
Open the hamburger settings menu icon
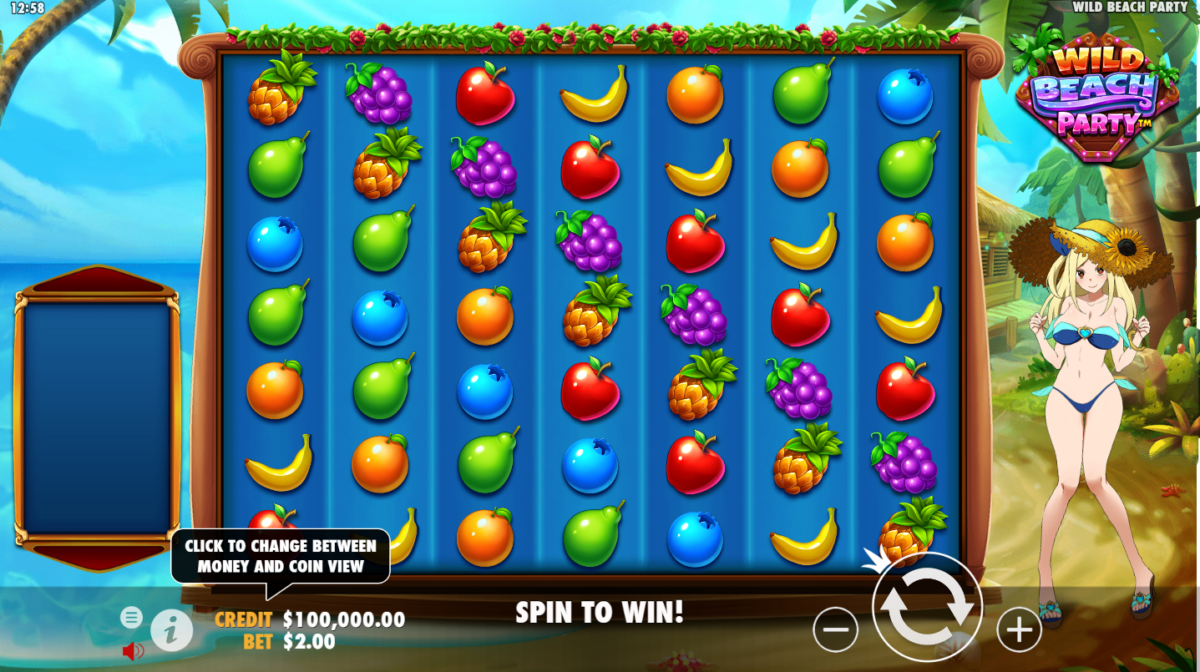click(x=131, y=617)
